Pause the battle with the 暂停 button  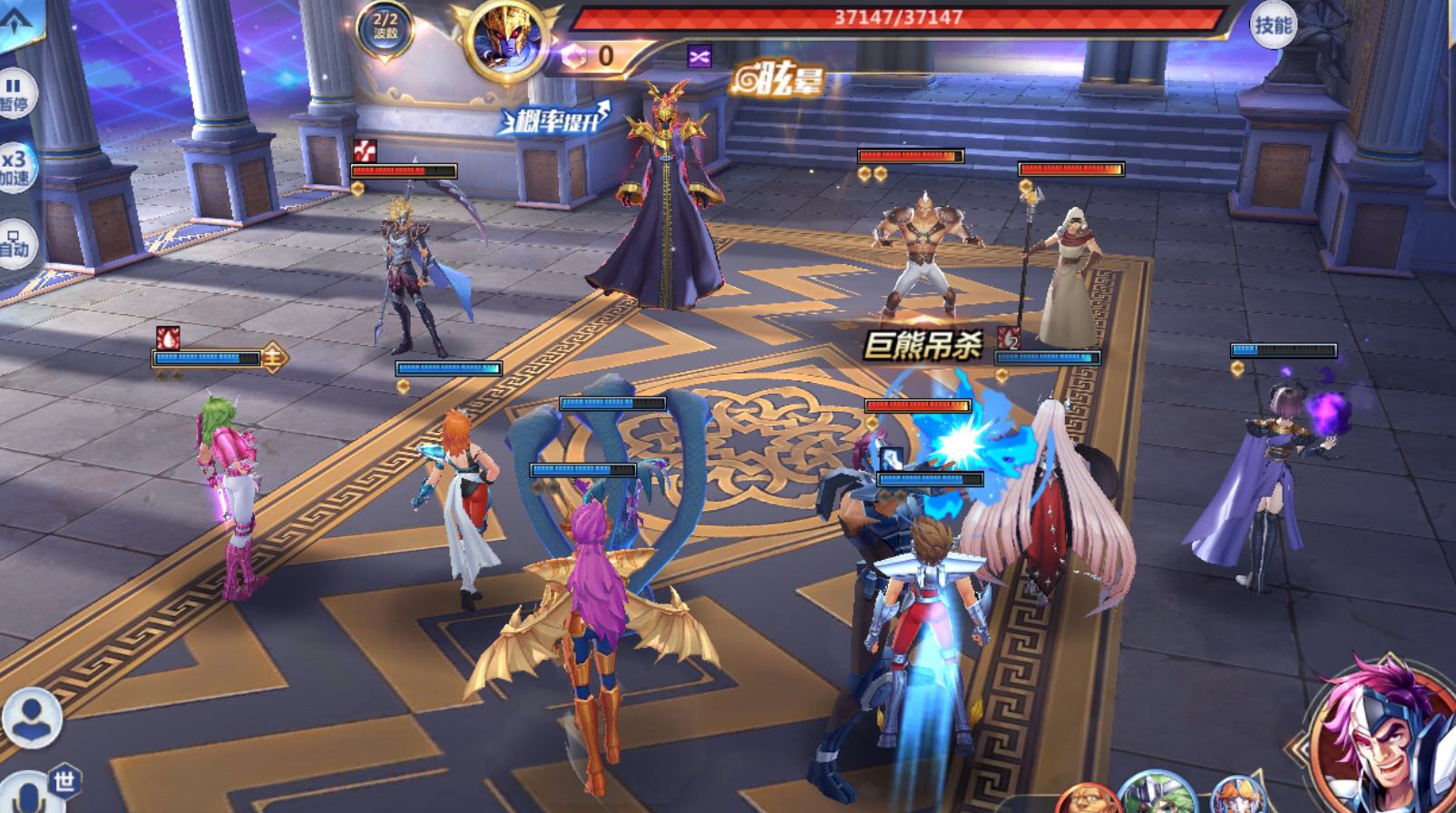15,94
